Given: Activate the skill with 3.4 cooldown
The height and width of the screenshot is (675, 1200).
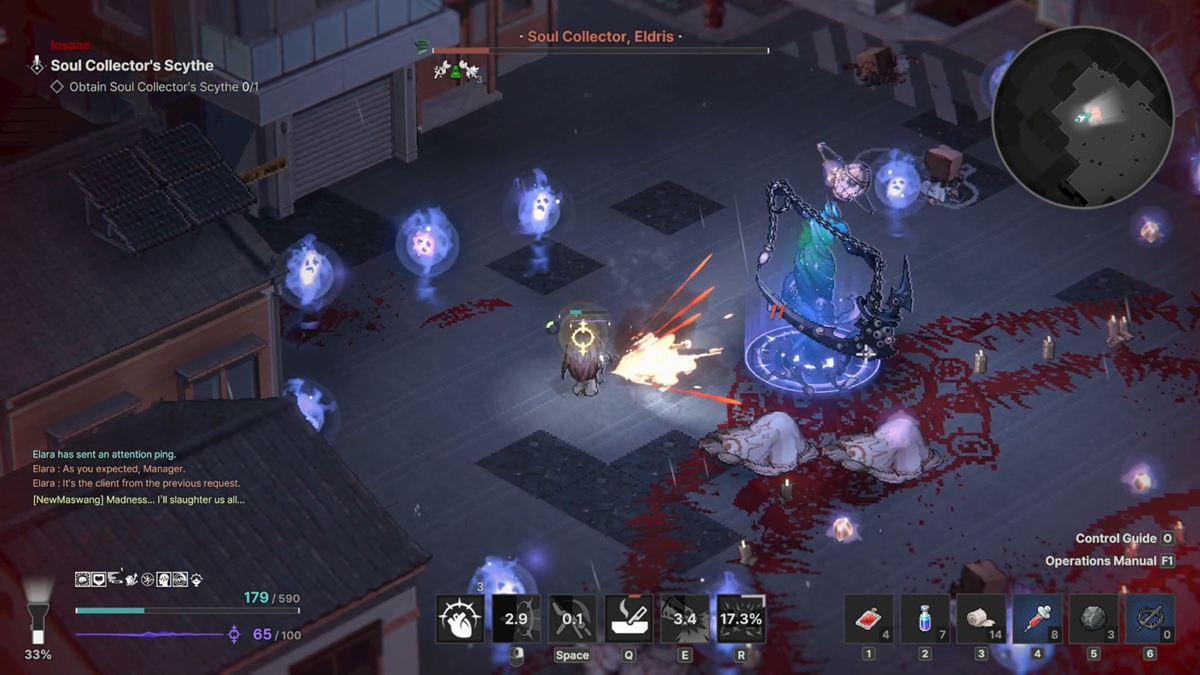Looking at the screenshot, I should coord(685,619).
